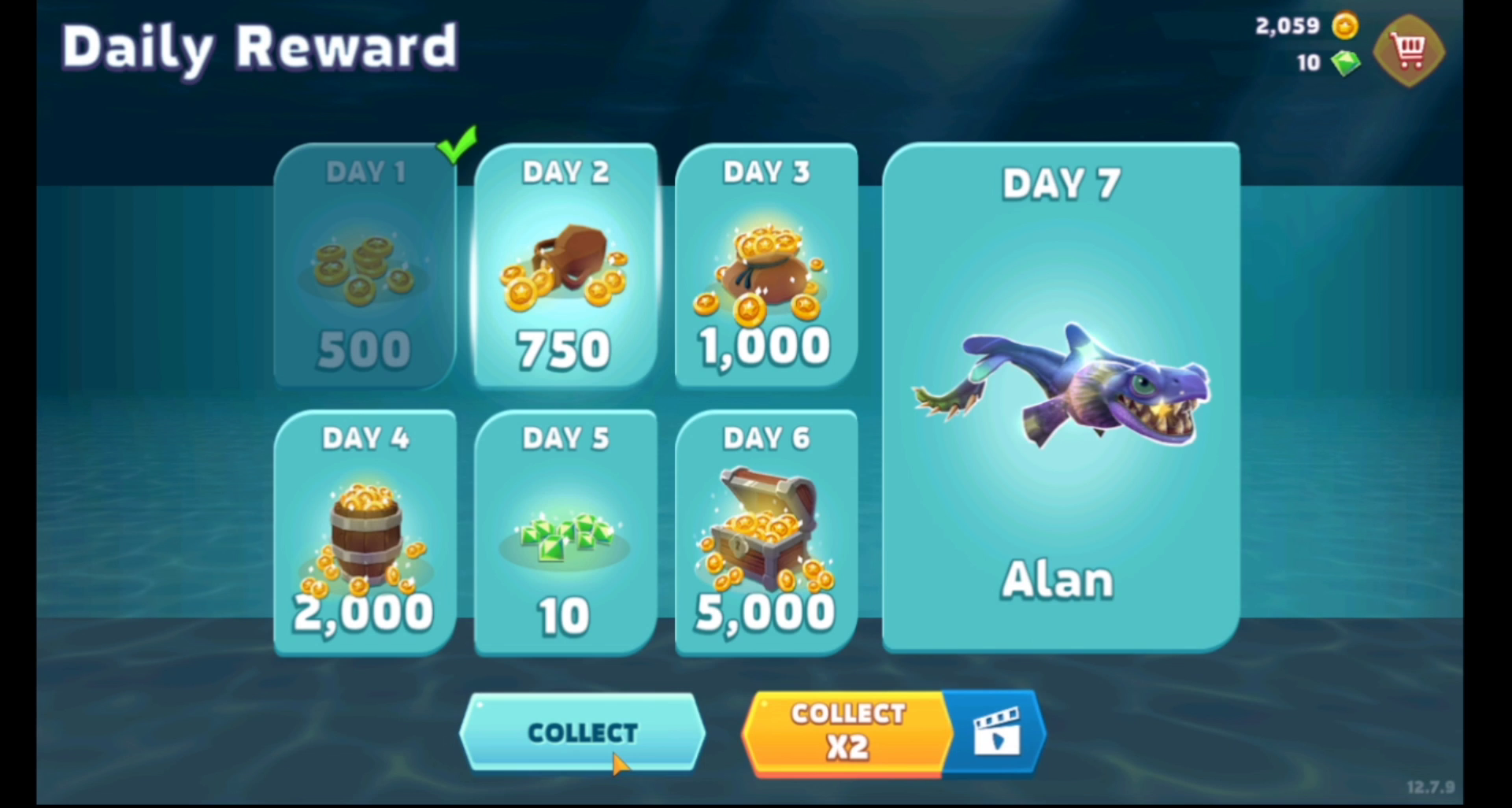Click the gold coin currency icon
1512x808 pixels.
click(1344, 26)
